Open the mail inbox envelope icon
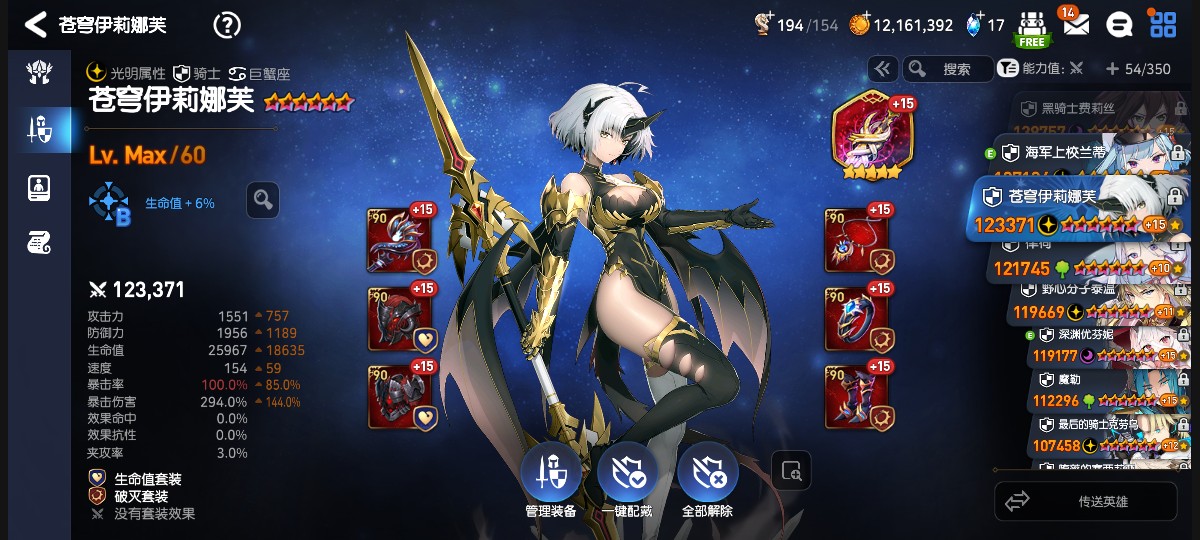This screenshot has width=1200, height=540. pos(1076,25)
